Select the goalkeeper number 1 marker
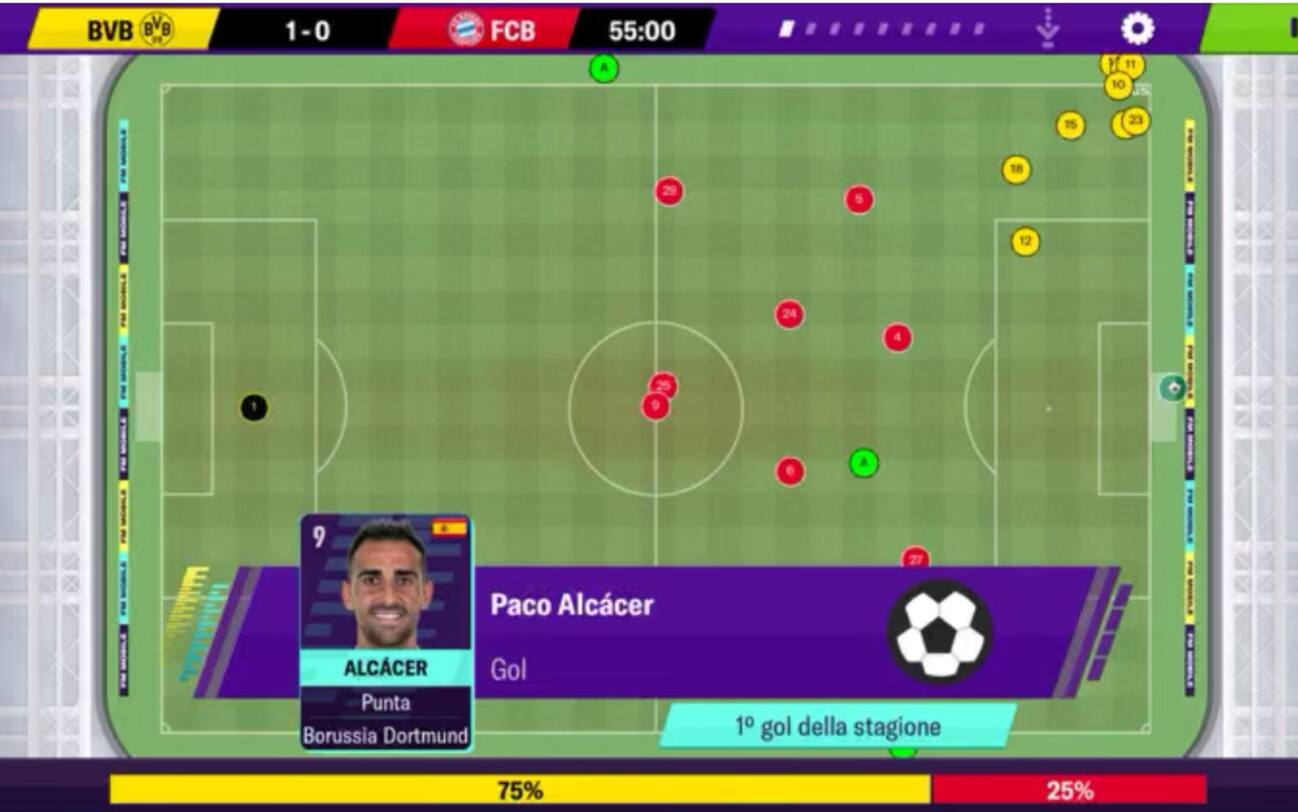Image resolution: width=1298 pixels, height=812 pixels. pos(255,405)
